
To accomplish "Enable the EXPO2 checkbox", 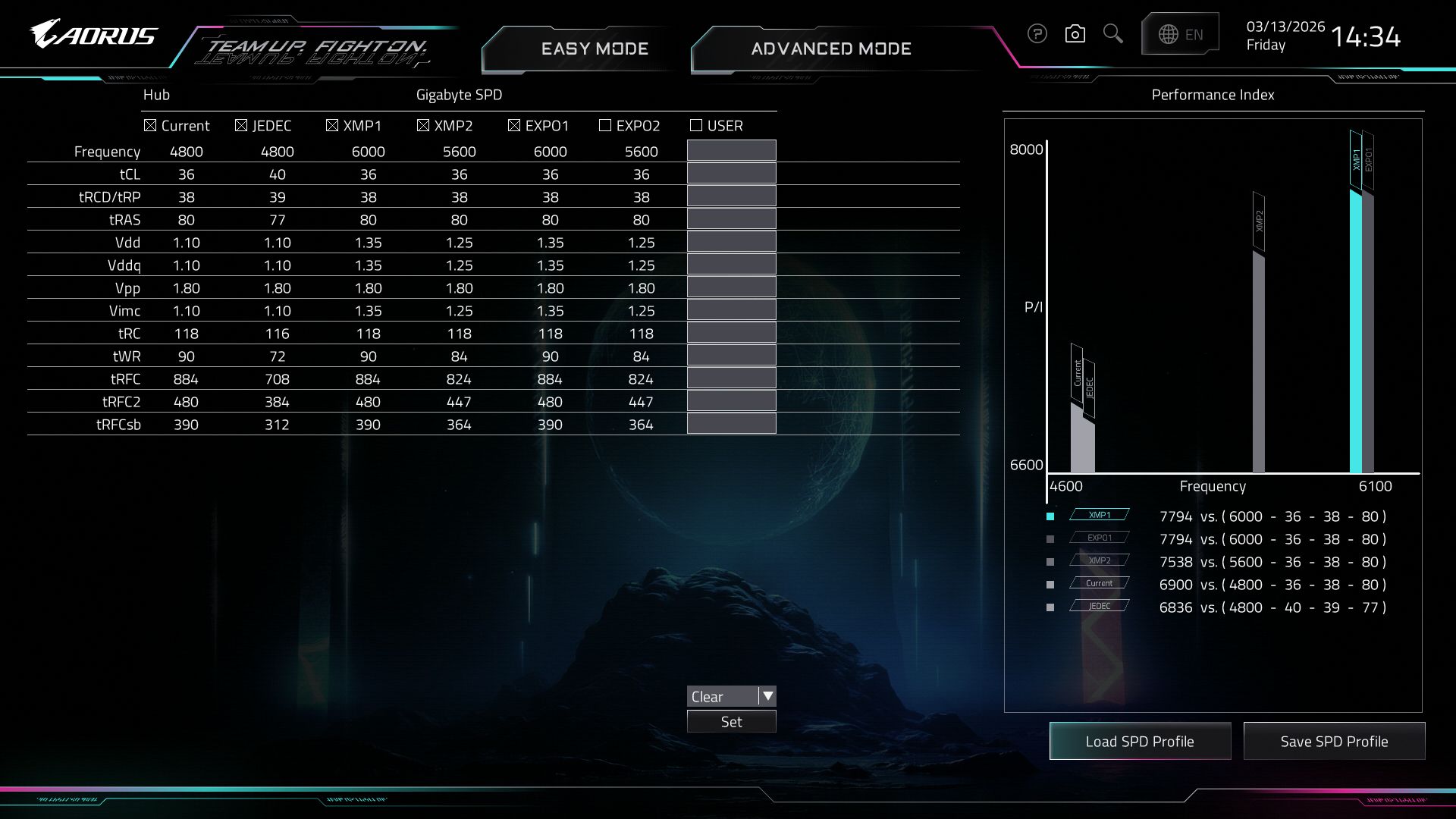I will pyautogui.click(x=605, y=126).
